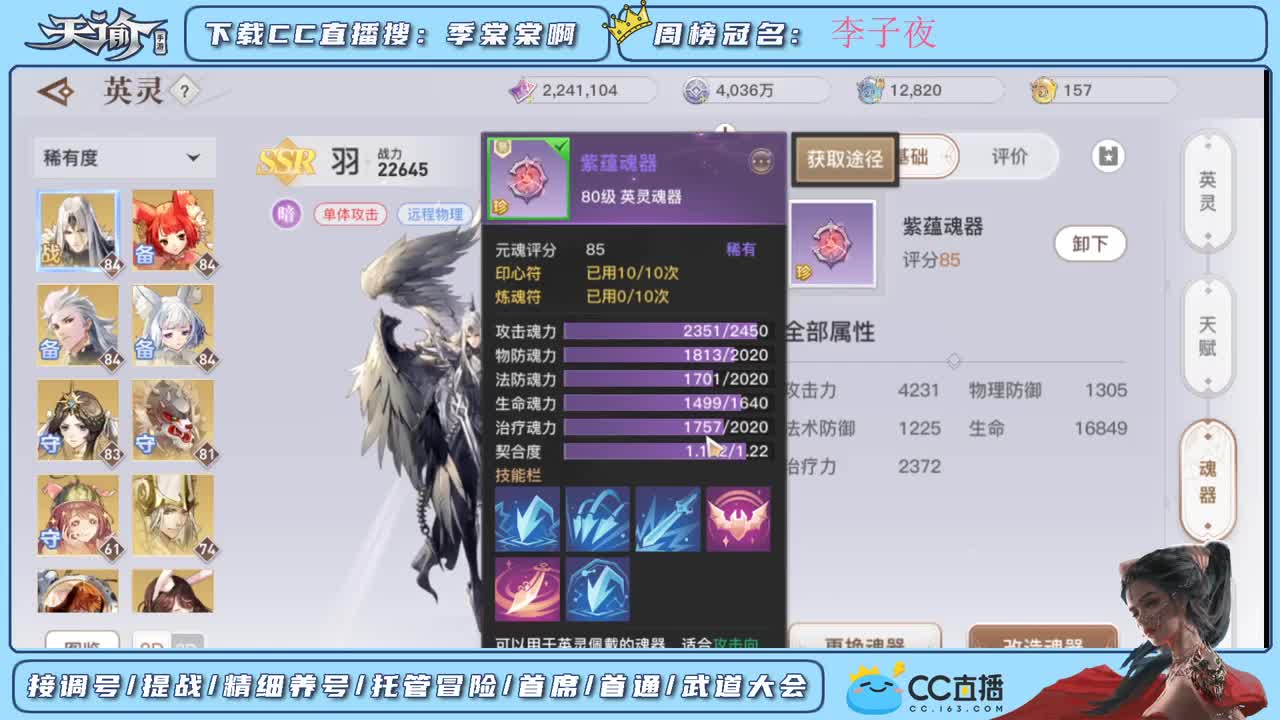Screen dimensions: 1280x720
Task: Click the gold coin currency icon showing 157
Action: pyautogui.click(x=1044, y=90)
